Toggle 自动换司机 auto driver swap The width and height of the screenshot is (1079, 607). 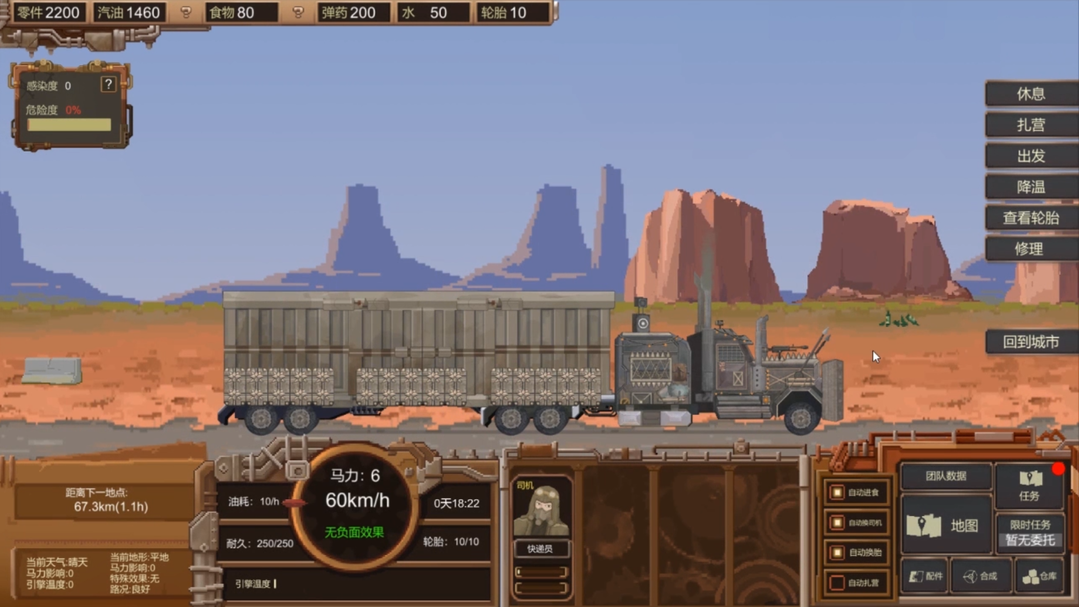tap(837, 523)
